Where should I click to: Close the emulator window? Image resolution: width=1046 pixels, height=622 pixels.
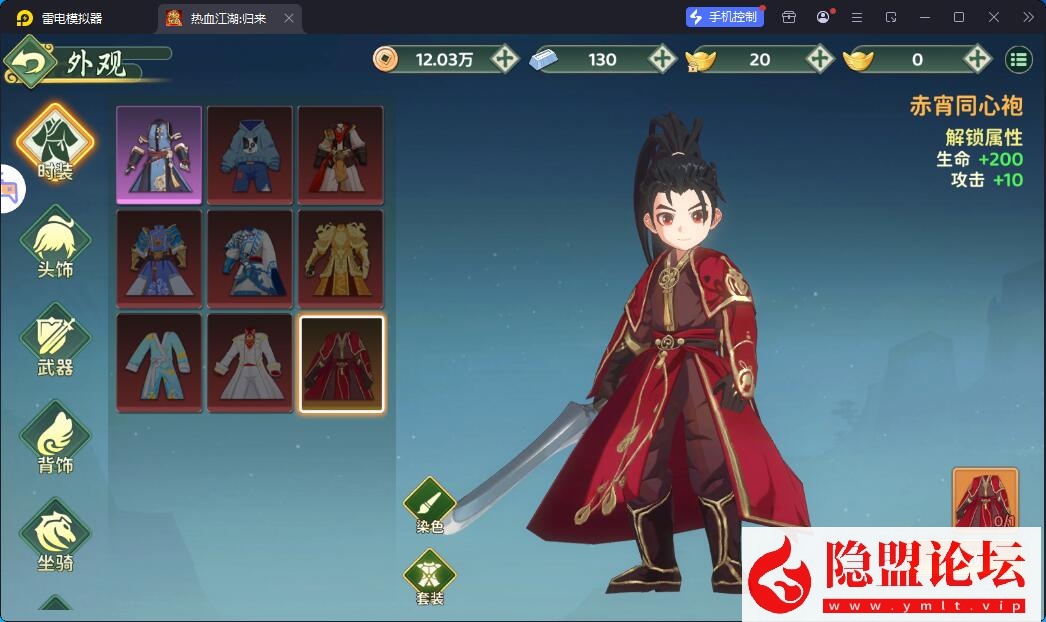point(993,17)
